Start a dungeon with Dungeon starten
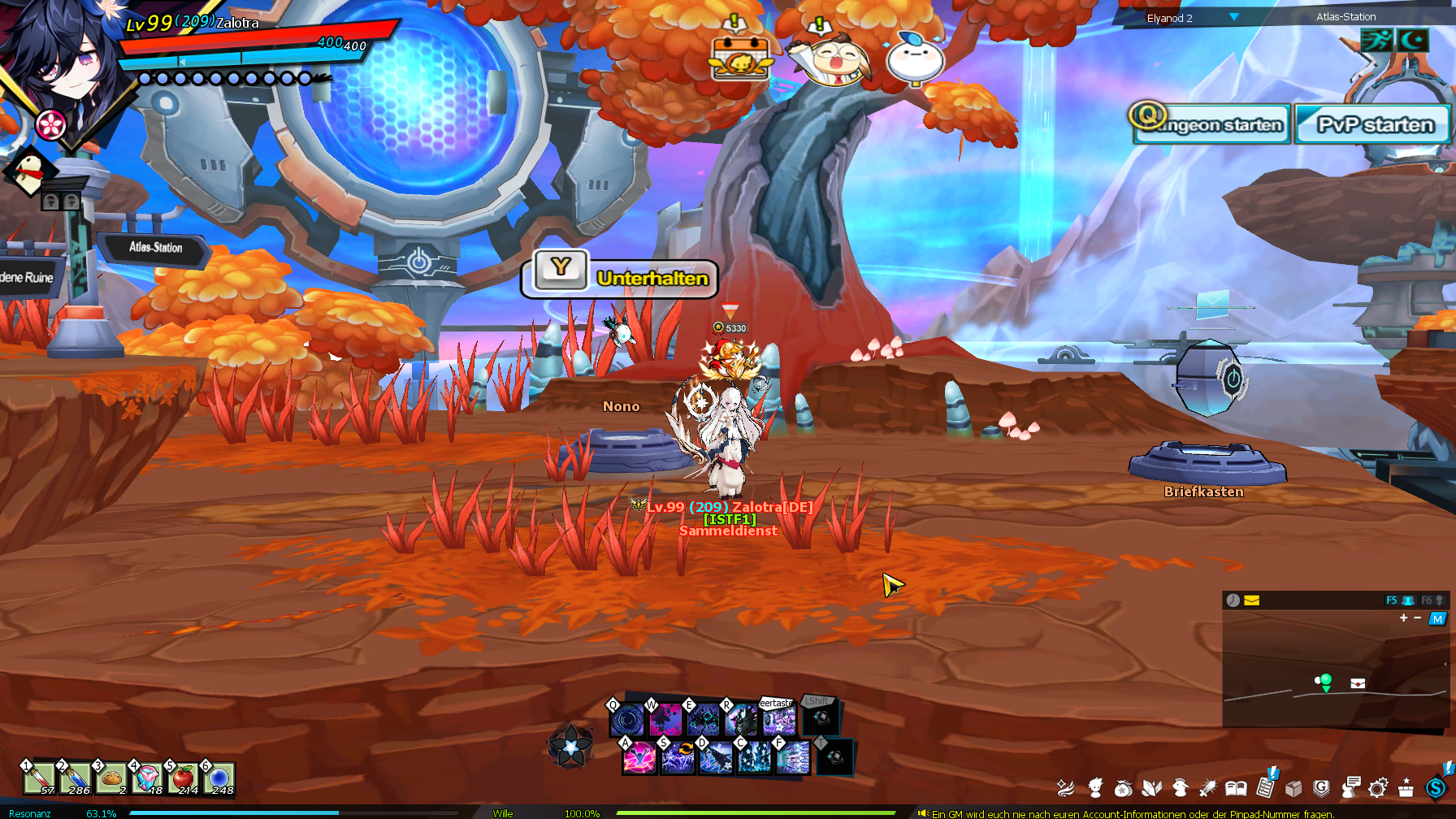1456x819 pixels. point(1212,124)
